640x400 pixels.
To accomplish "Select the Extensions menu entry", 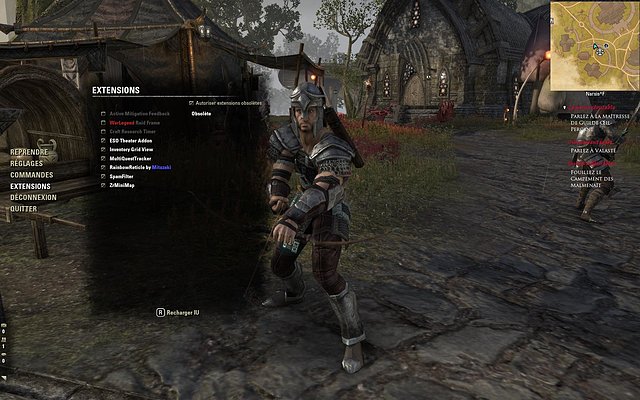I will coord(30,186).
